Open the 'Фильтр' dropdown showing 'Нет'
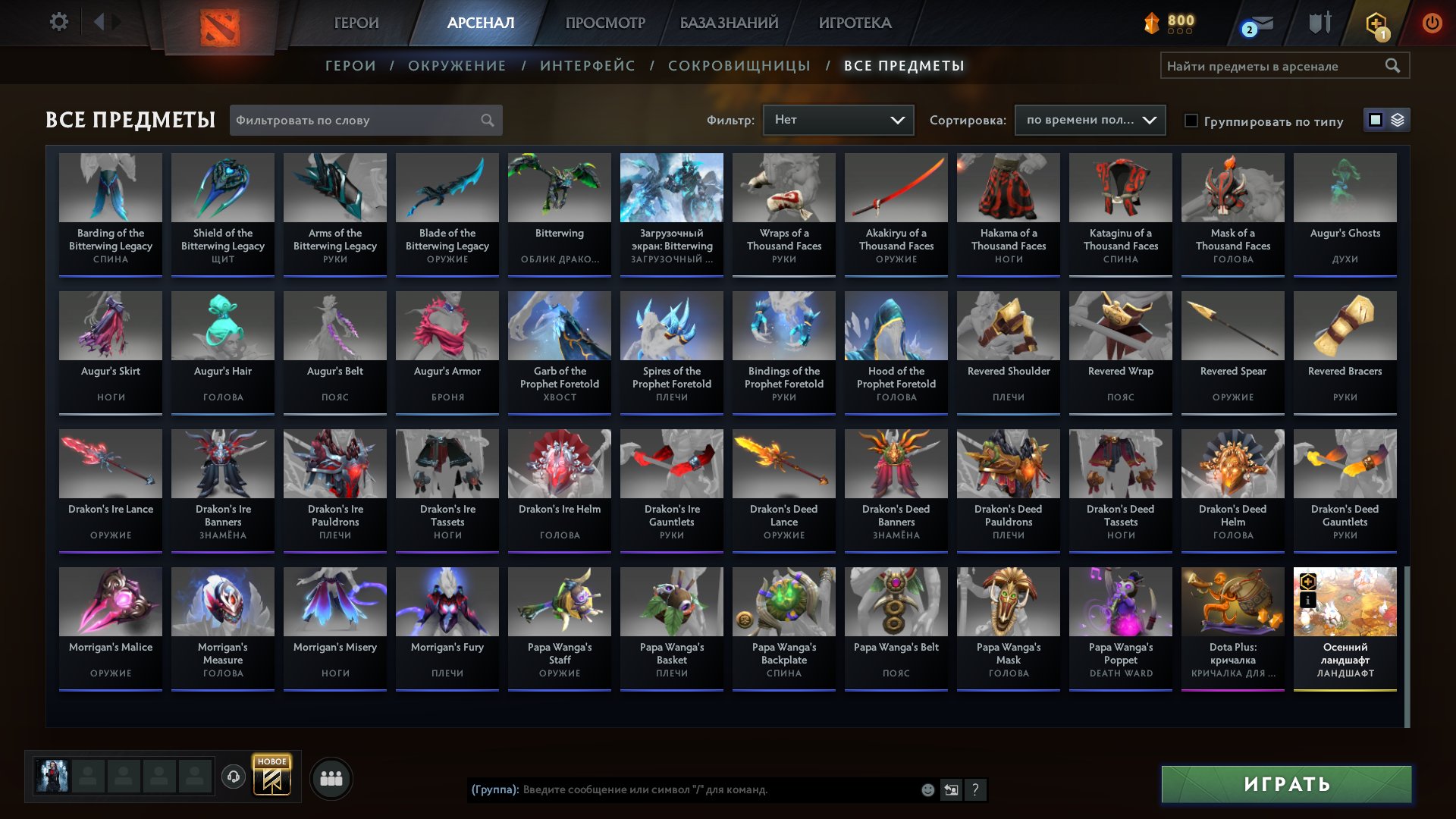1456x819 pixels. click(x=837, y=120)
